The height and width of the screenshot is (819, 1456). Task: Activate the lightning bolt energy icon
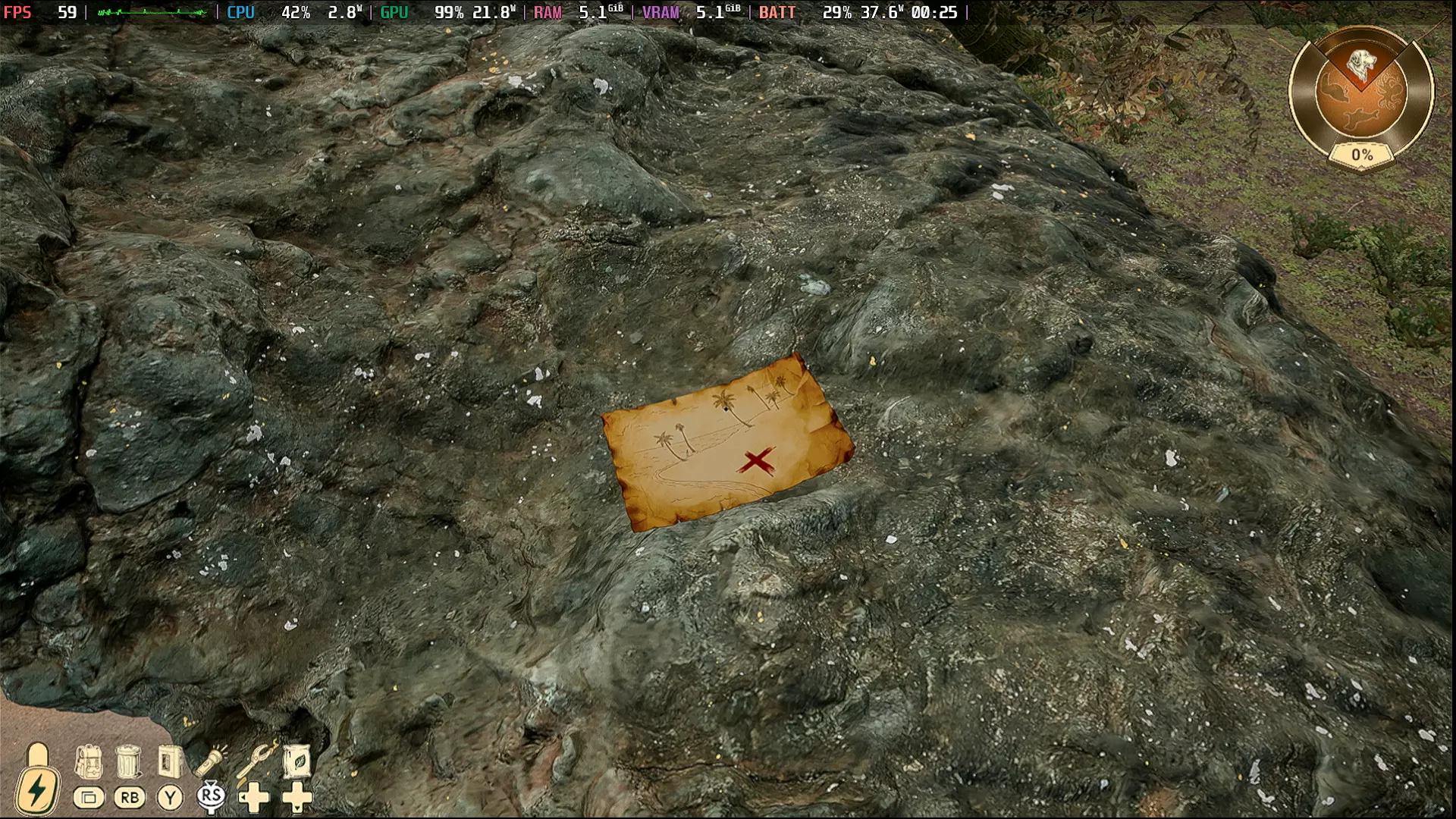pyautogui.click(x=36, y=790)
